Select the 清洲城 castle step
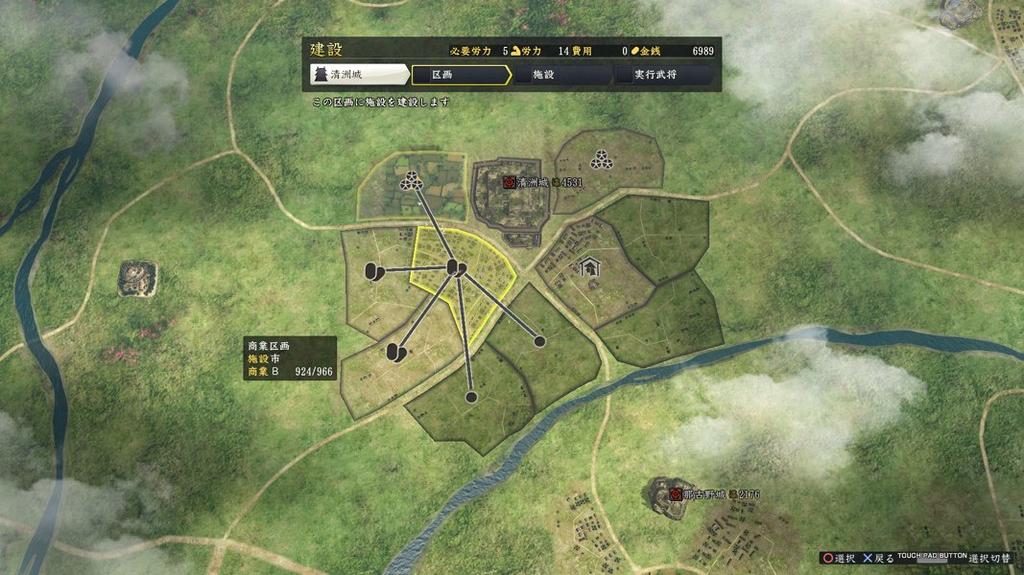 pyautogui.click(x=359, y=75)
